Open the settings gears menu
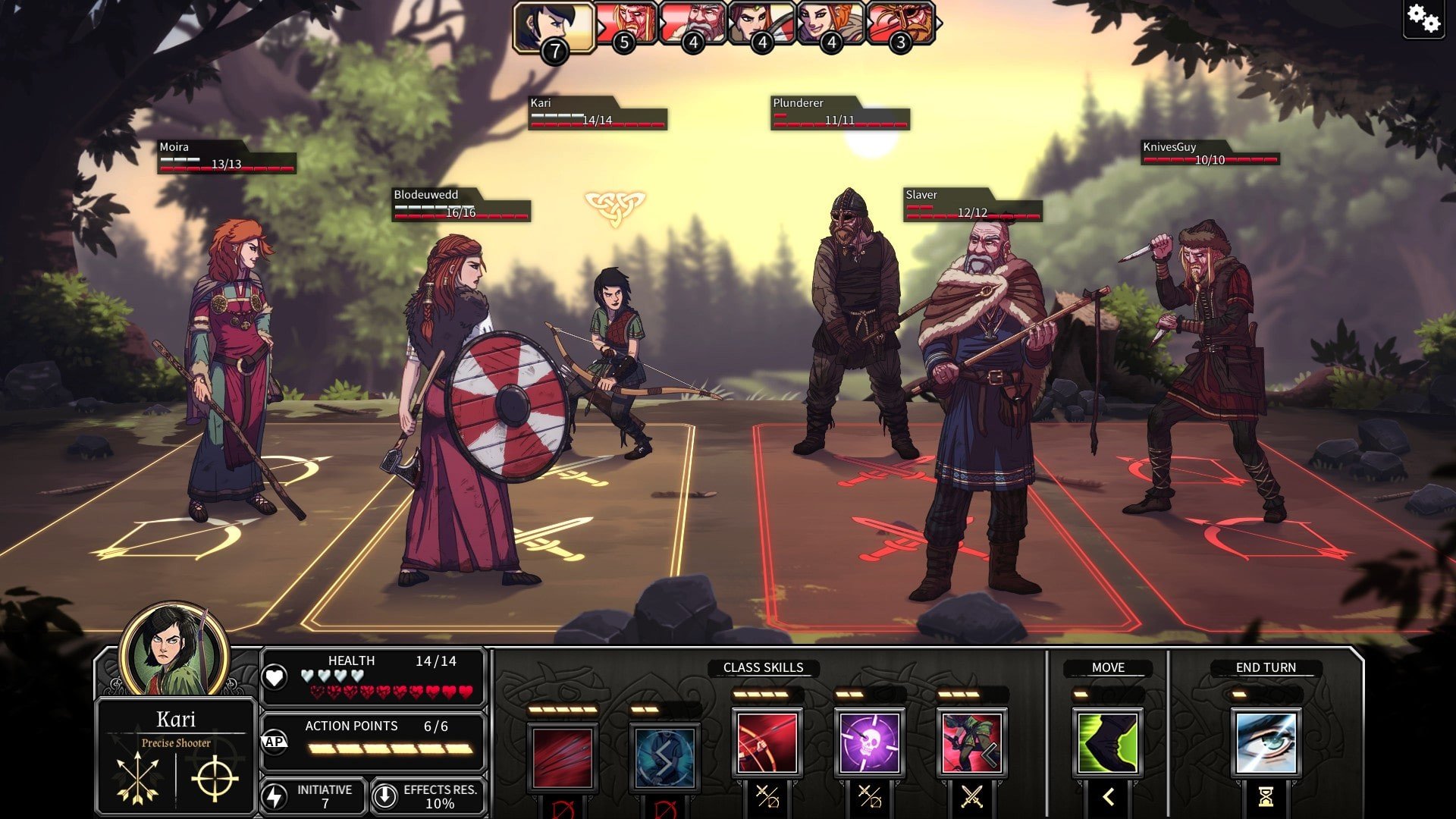 [1423, 19]
